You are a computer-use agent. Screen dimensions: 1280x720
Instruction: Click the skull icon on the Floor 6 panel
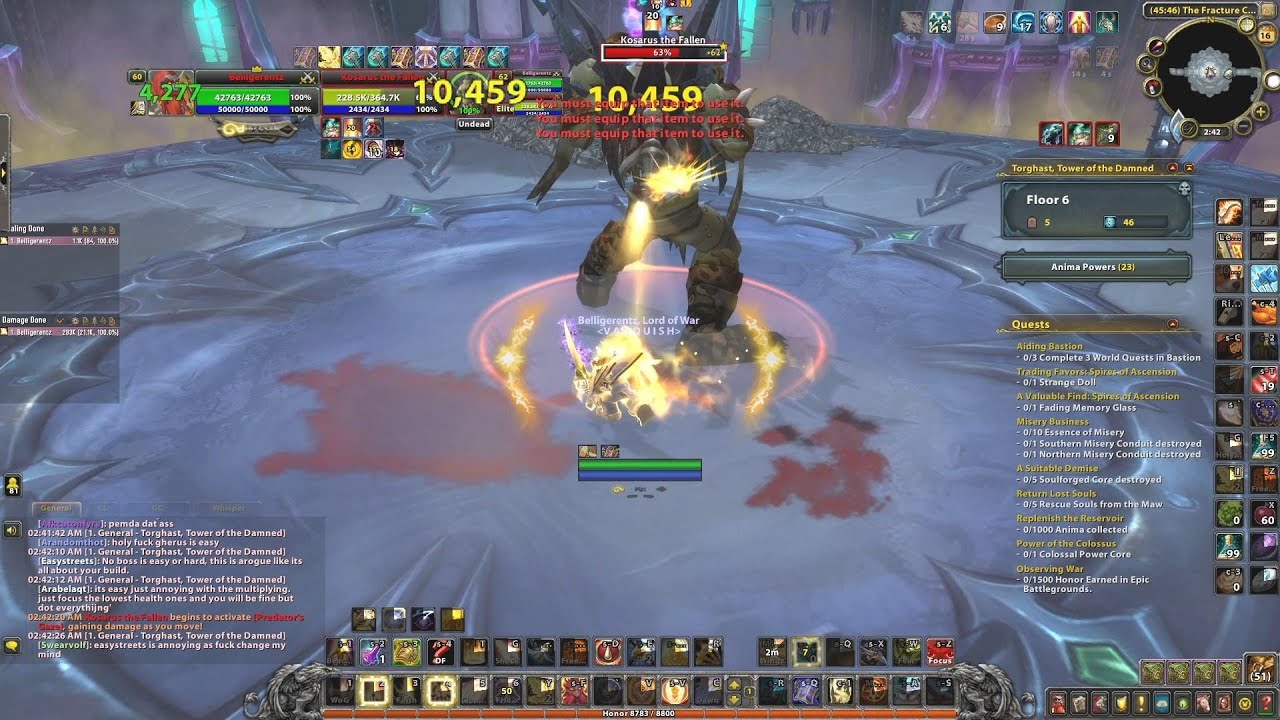coord(1185,190)
